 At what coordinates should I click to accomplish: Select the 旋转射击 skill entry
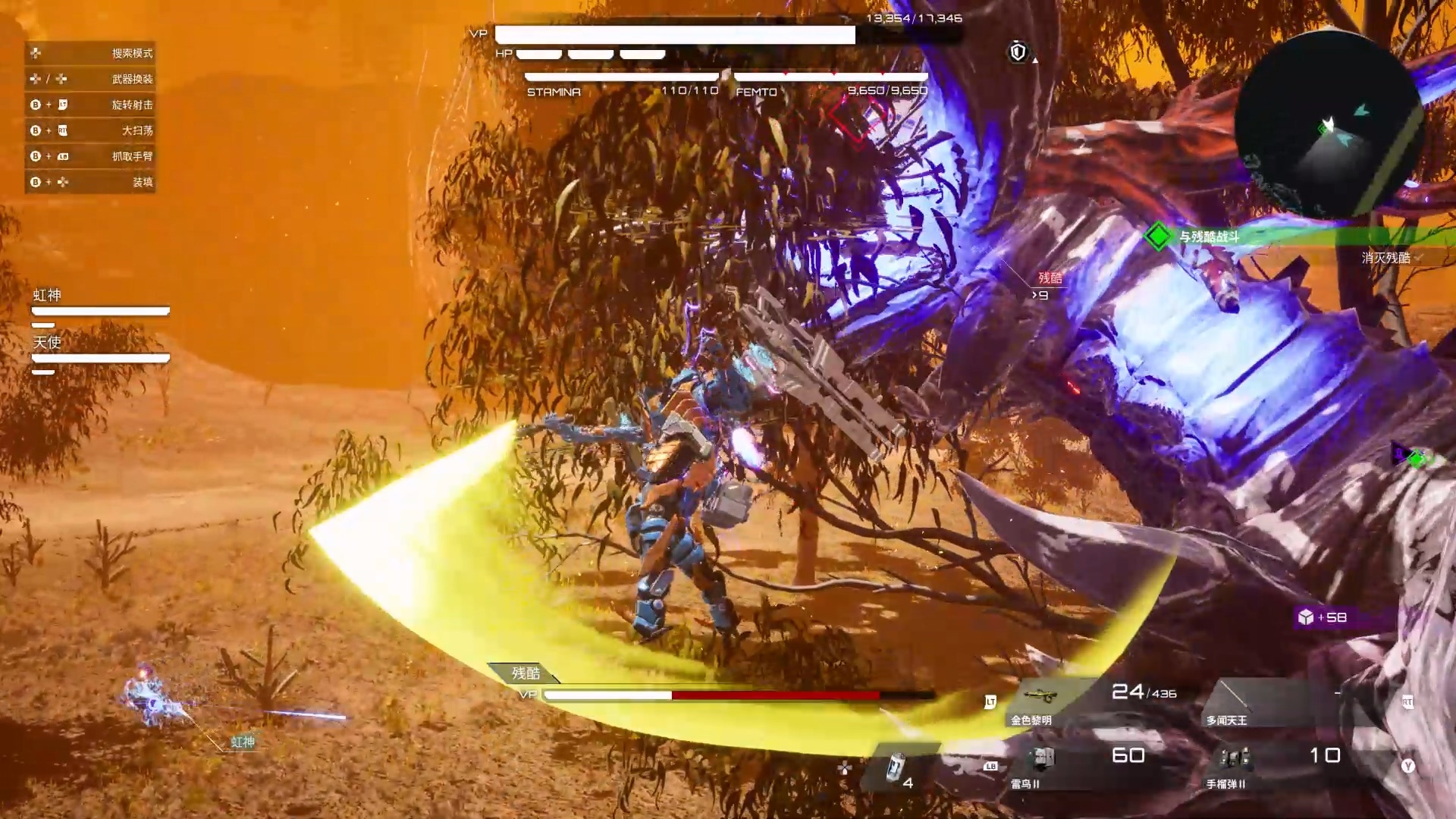coord(90,105)
